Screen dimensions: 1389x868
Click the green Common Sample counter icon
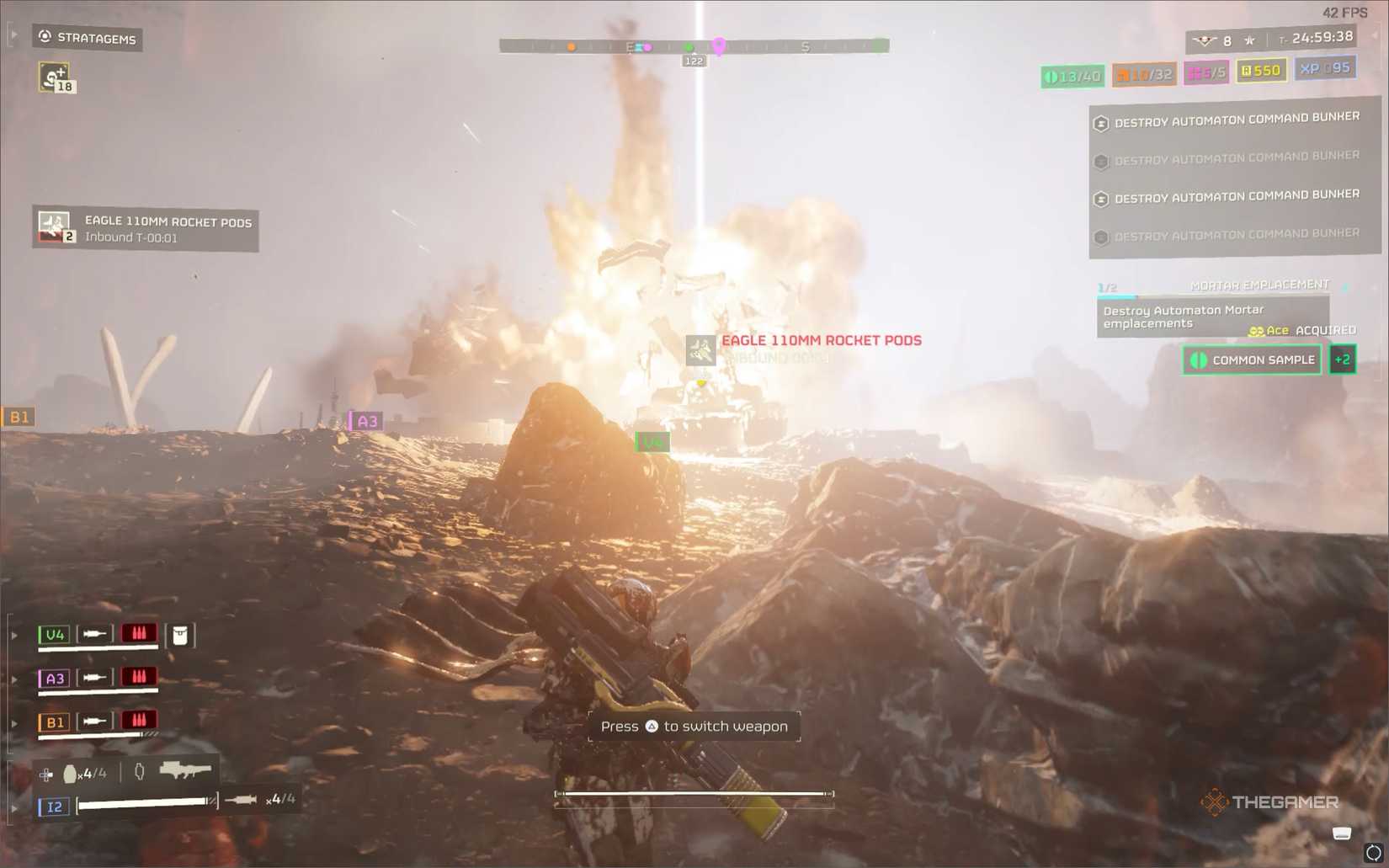click(x=1052, y=76)
